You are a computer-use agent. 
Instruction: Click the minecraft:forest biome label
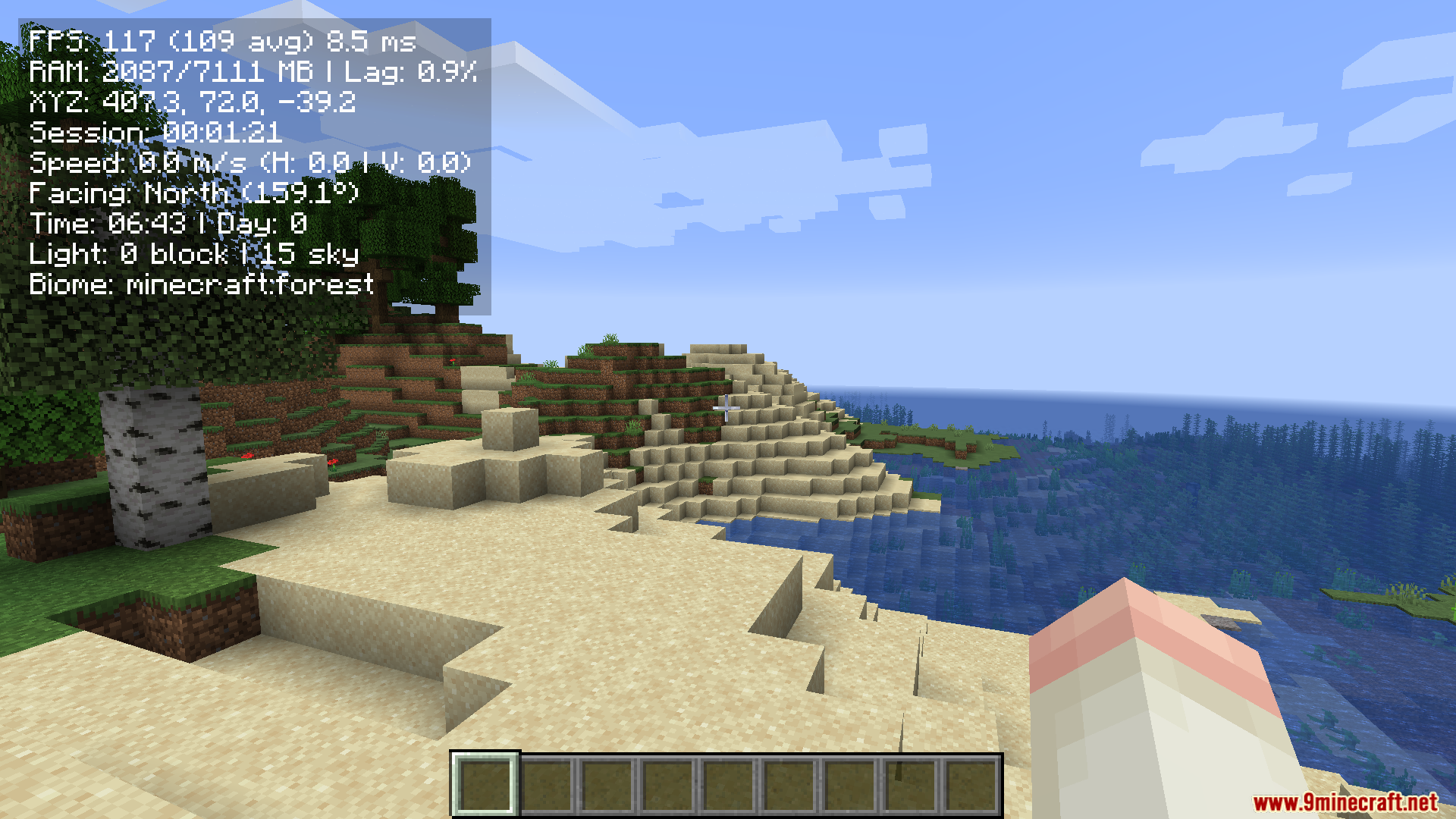coord(201,284)
